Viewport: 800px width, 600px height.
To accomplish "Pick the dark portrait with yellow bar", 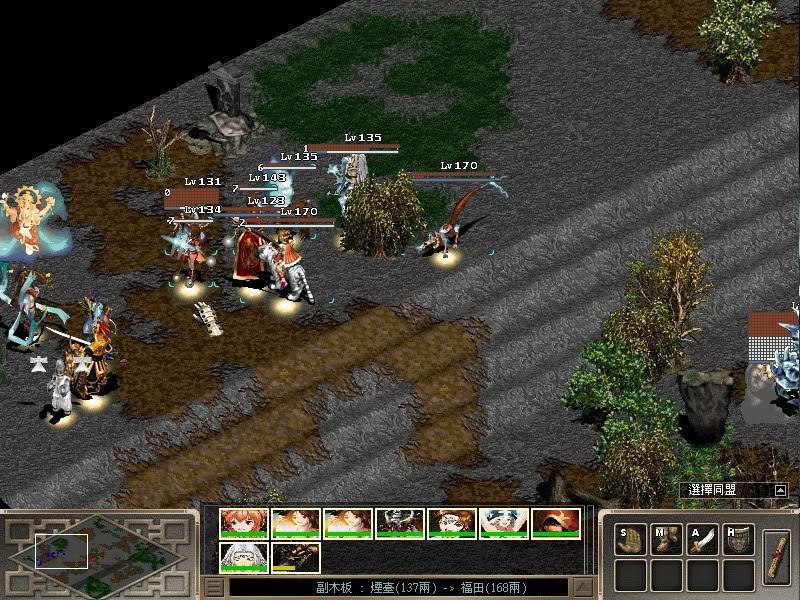I will pyautogui.click(x=295, y=557).
